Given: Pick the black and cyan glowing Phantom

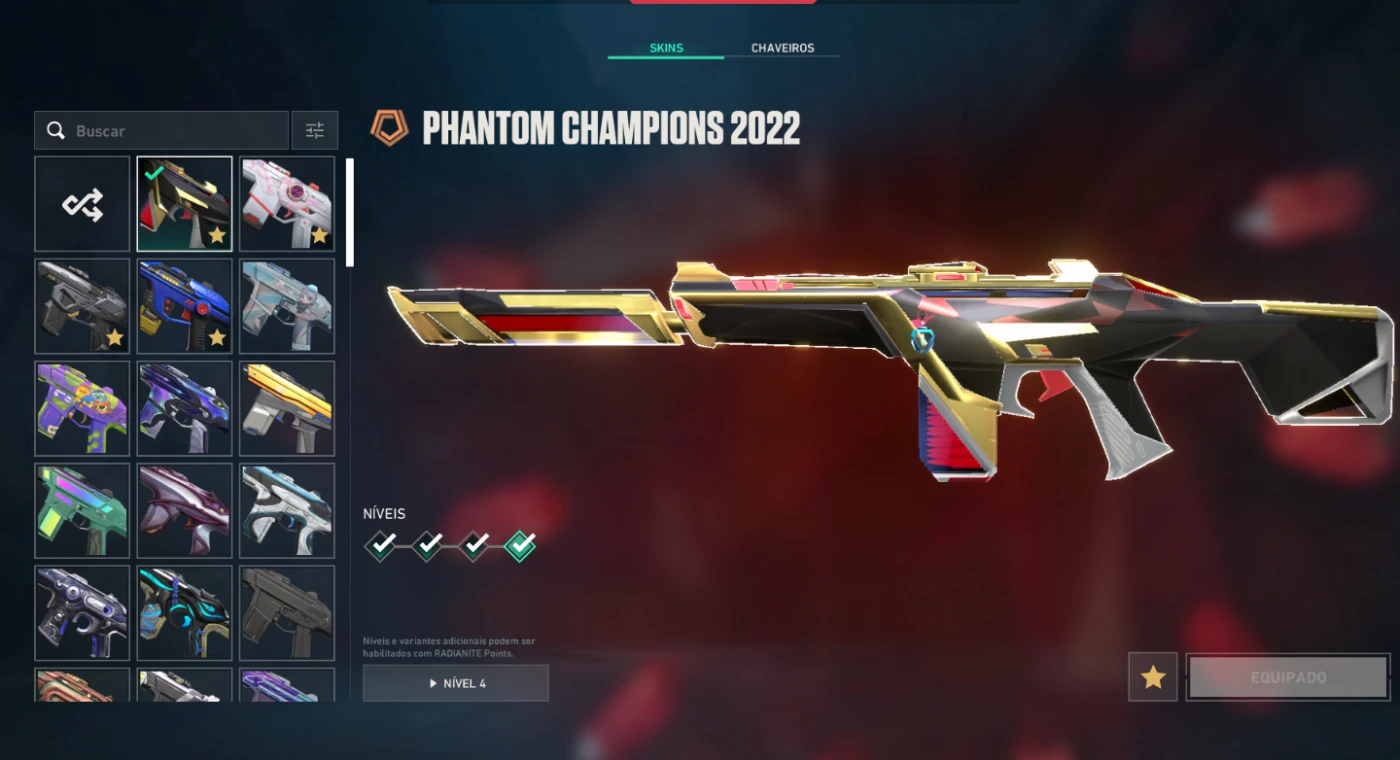Looking at the screenshot, I should pos(185,613).
